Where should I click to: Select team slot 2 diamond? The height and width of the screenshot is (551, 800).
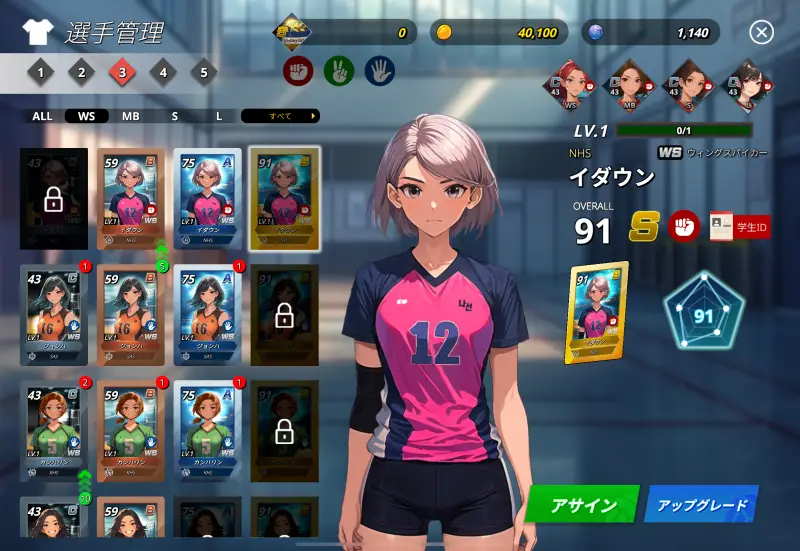pos(81,72)
